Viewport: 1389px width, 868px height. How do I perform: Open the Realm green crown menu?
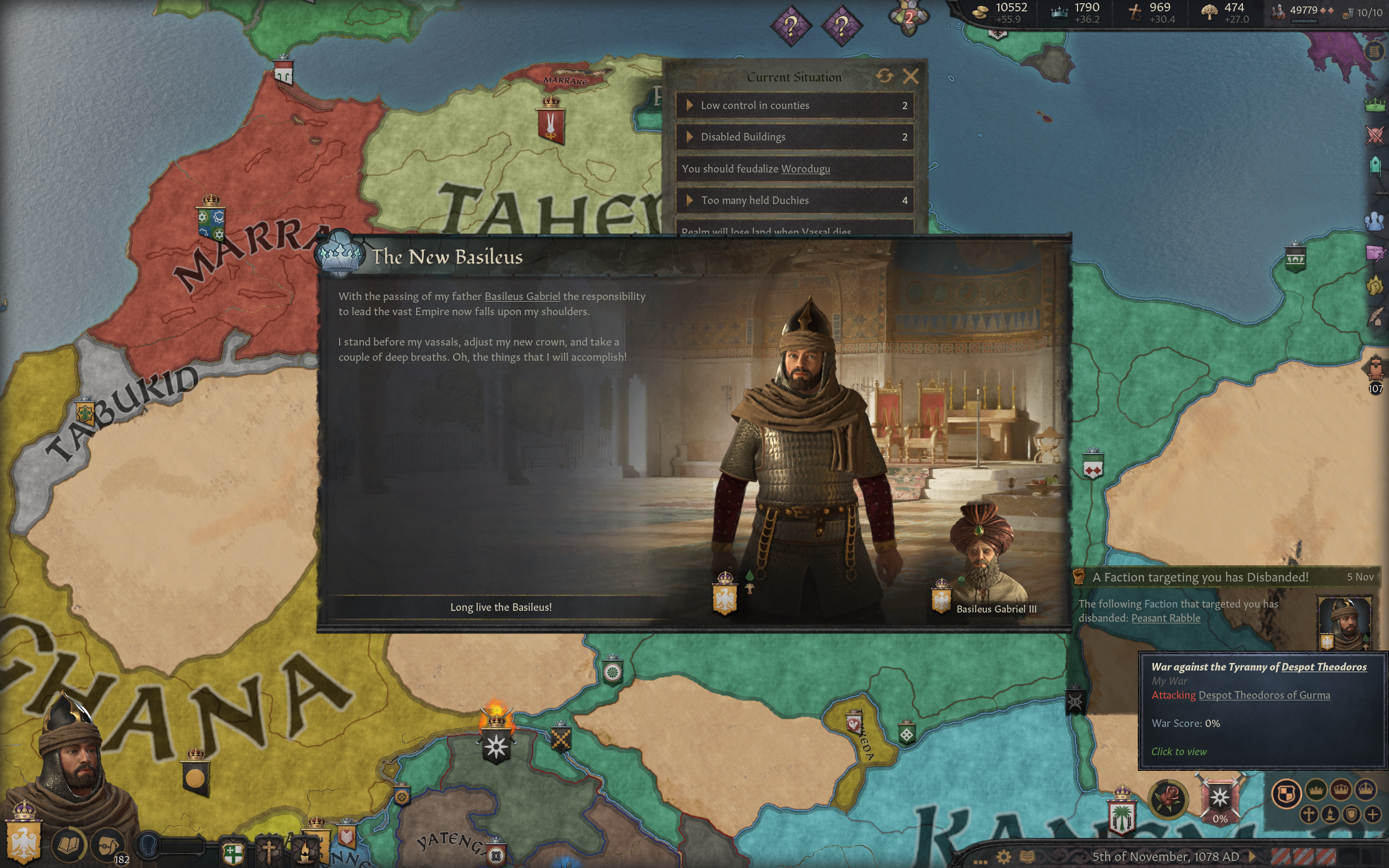coord(1375,105)
